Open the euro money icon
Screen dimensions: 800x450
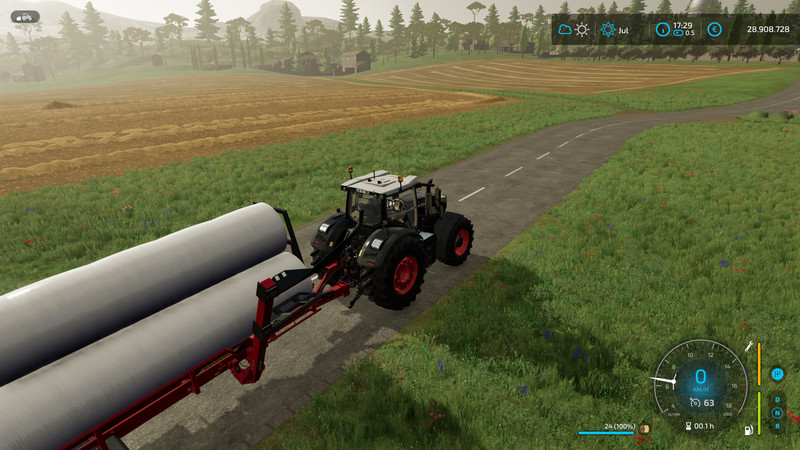[x=714, y=29]
